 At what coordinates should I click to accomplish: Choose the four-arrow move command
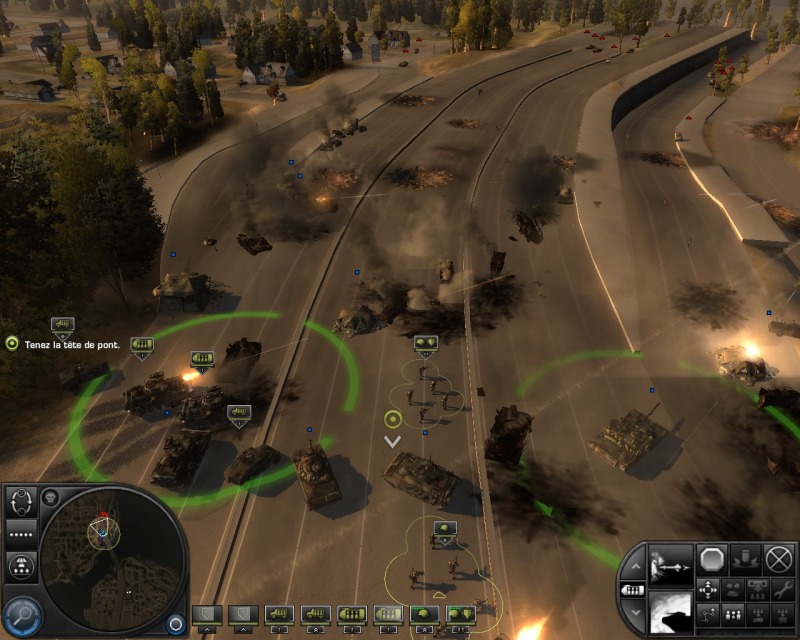(x=708, y=588)
